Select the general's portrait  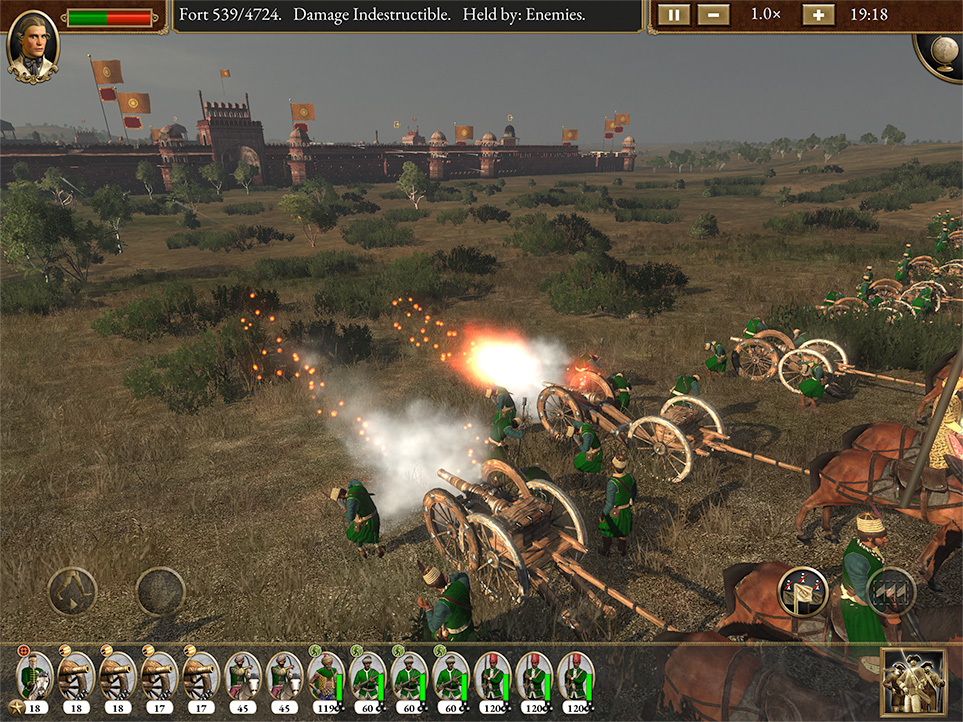(32, 45)
